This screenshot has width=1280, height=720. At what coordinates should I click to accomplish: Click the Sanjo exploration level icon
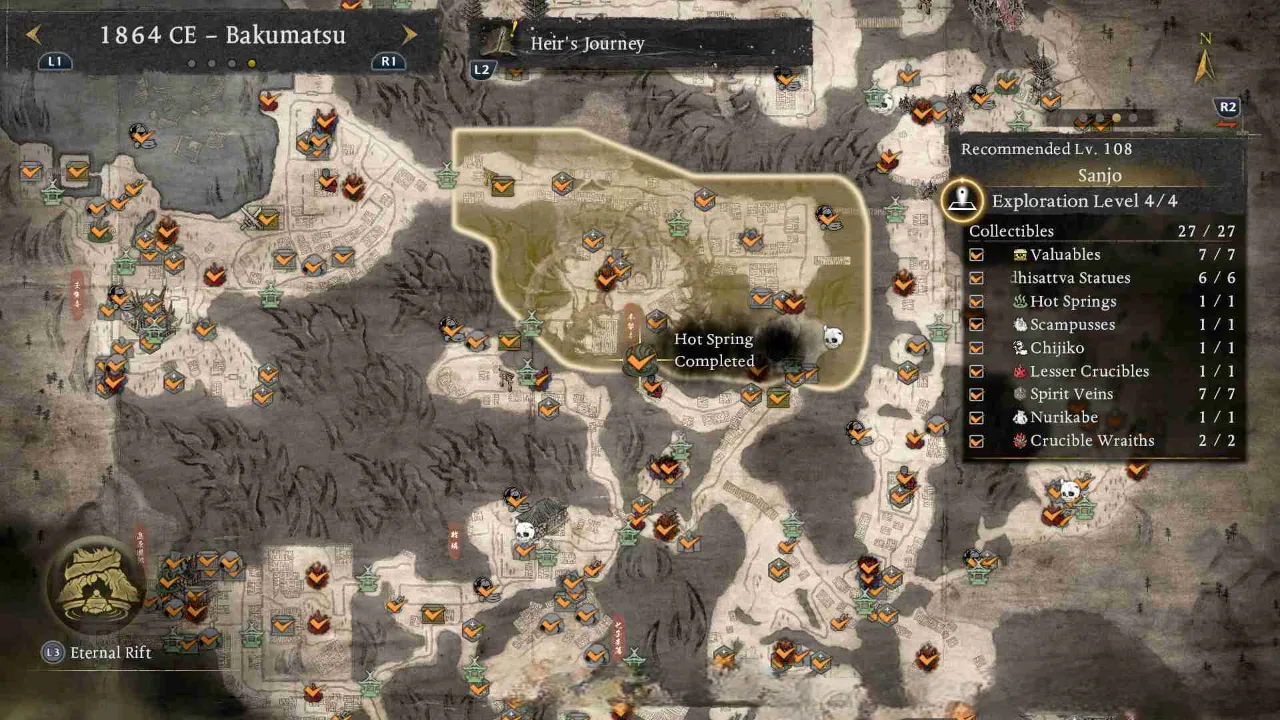(963, 200)
